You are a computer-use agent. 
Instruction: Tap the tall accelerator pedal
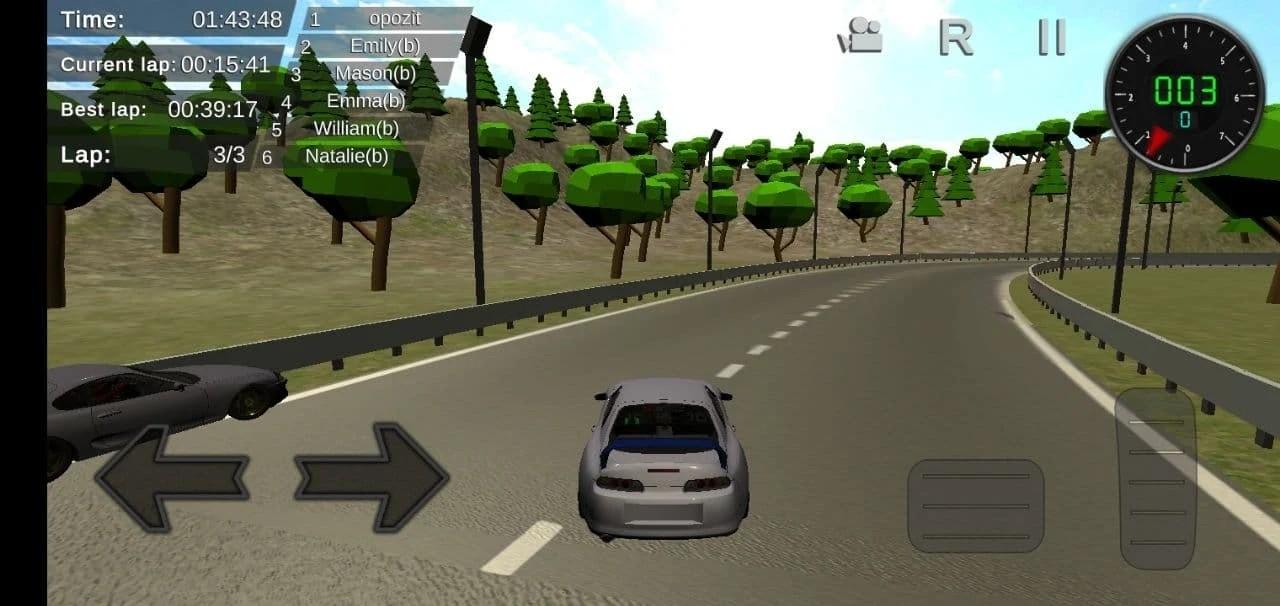tap(1157, 479)
